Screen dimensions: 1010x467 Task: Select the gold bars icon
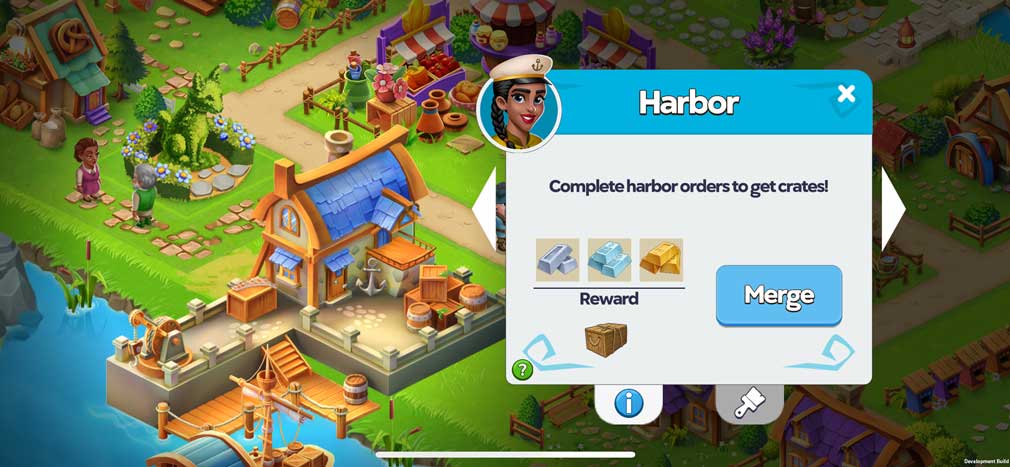point(661,259)
